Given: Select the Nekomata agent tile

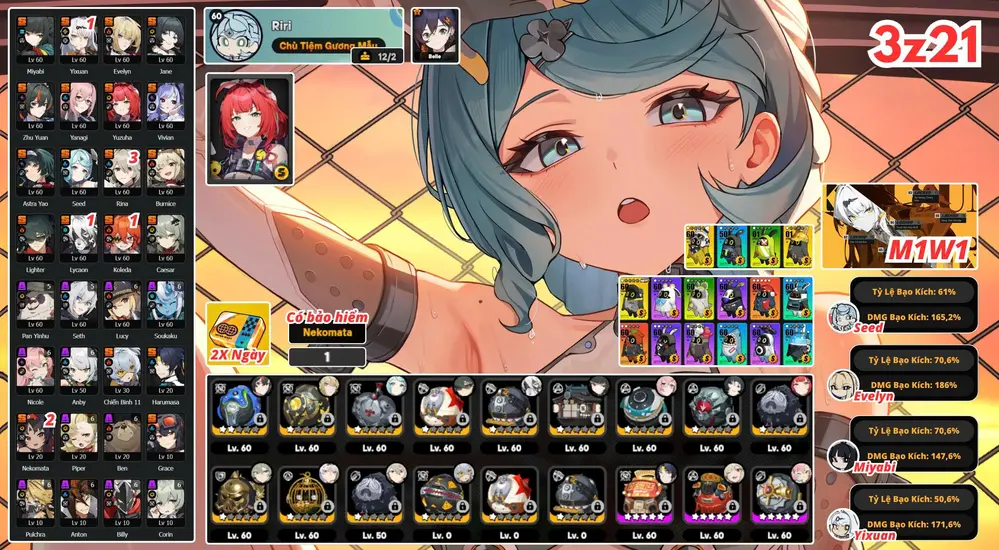Looking at the screenshot, I should click(35, 432).
